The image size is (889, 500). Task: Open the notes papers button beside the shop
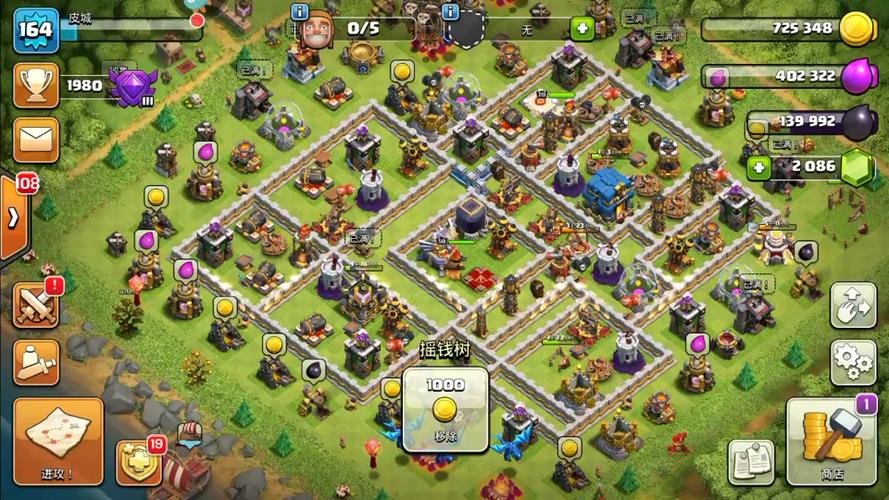[751, 459]
